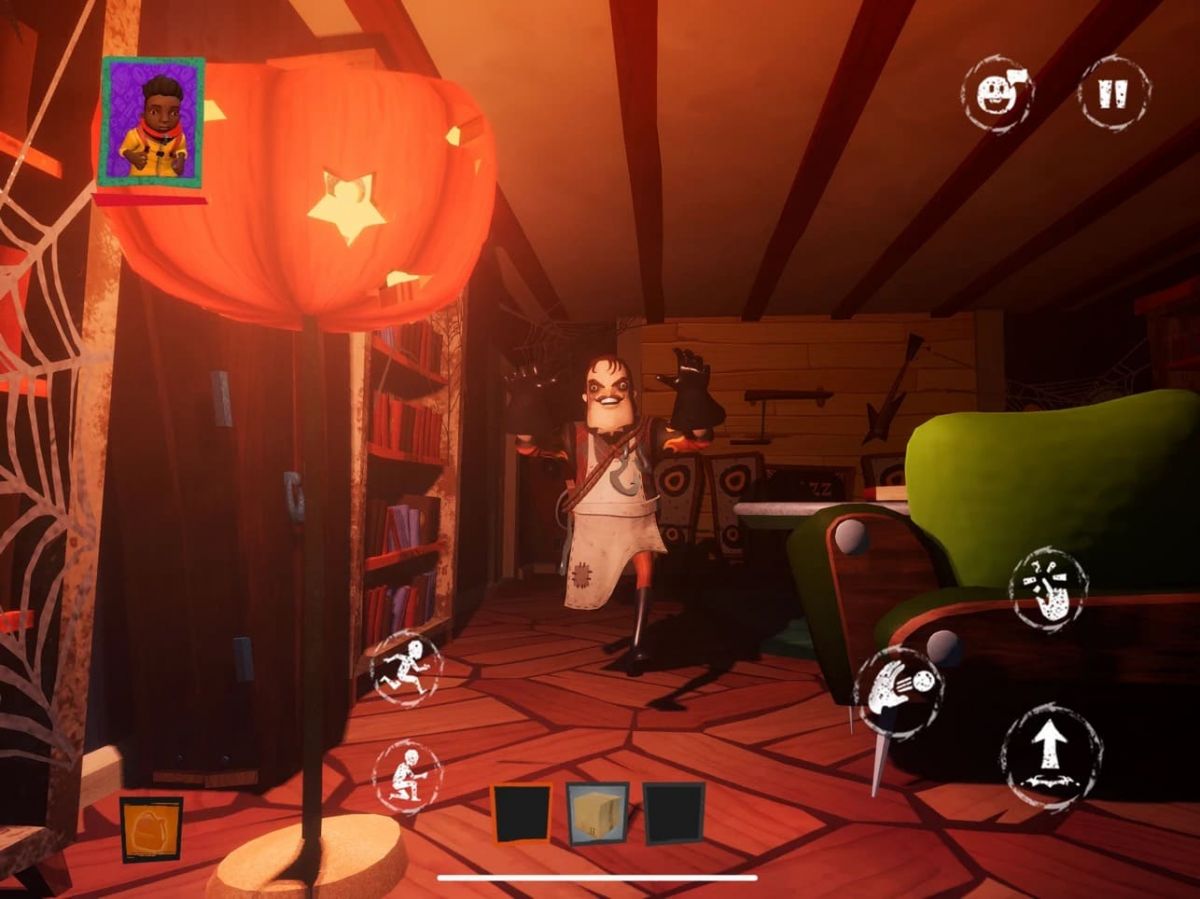Tap the interact hand button

coord(1048,589)
